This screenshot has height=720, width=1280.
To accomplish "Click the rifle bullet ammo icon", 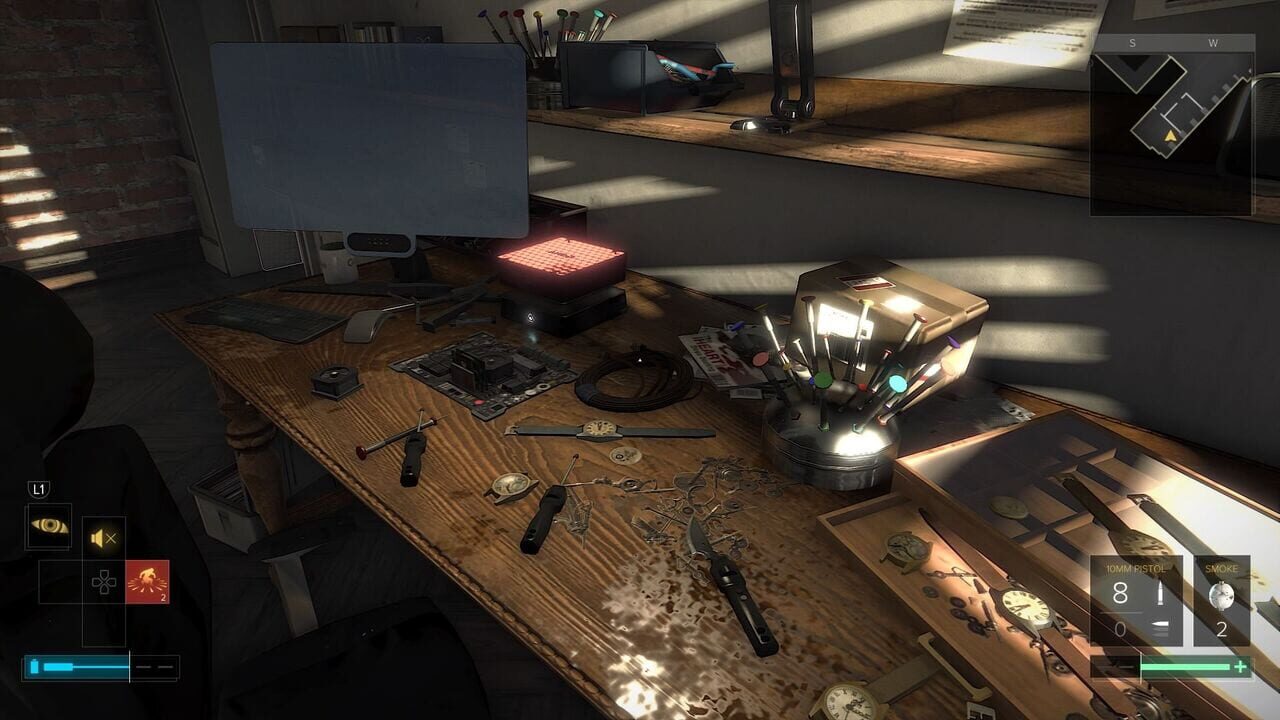I will point(1160,594).
